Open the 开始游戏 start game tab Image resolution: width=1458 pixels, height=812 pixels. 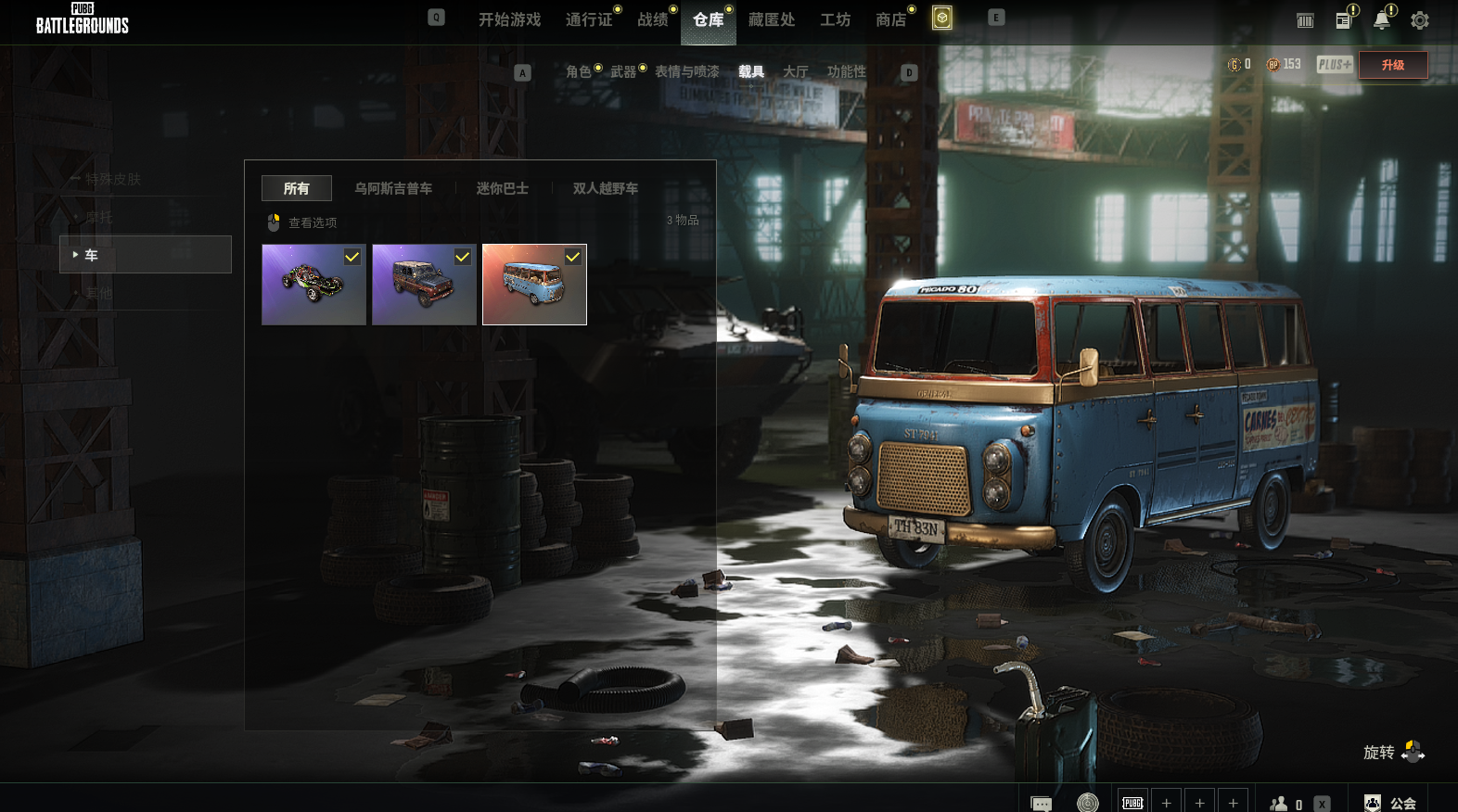click(x=509, y=19)
